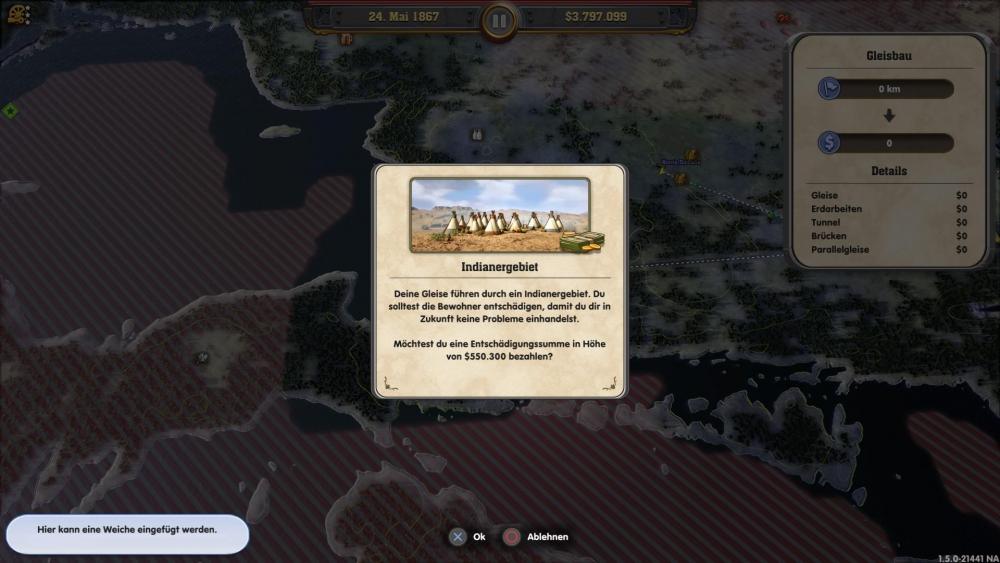This screenshot has height=563, width=1000.
Task: Toggle the pause button at top center
Action: (x=499, y=19)
